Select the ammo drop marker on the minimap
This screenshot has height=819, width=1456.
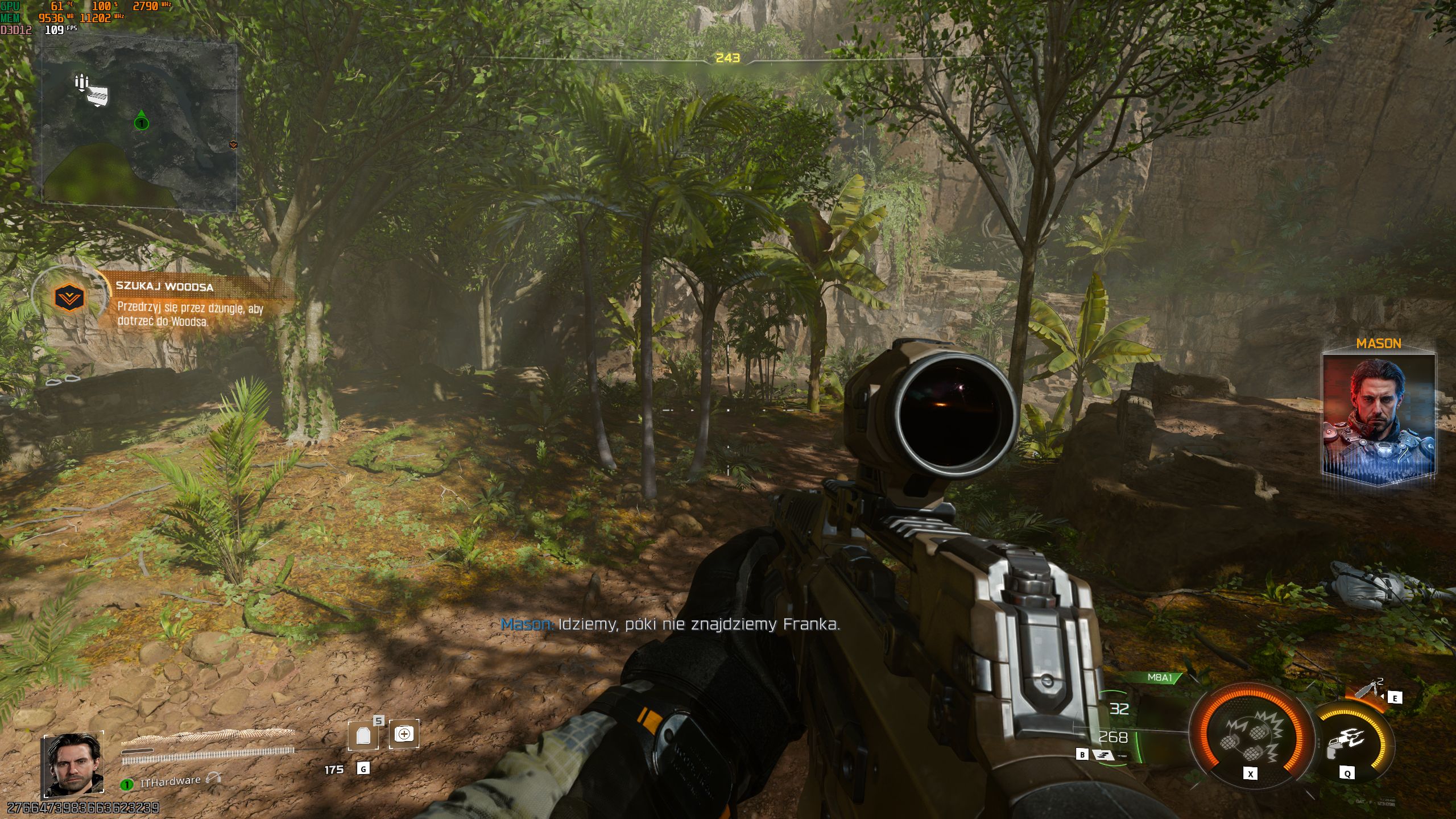tap(92, 91)
